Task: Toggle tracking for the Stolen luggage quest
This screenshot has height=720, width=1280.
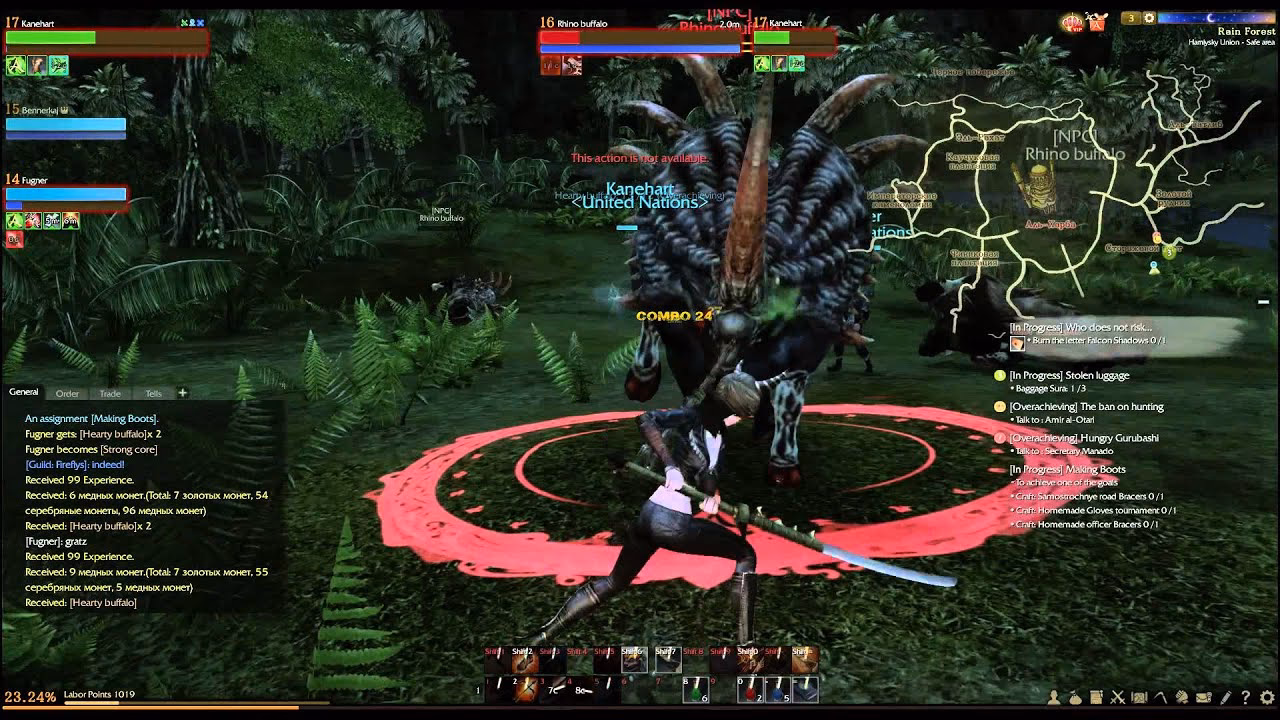Action: coord(998,375)
